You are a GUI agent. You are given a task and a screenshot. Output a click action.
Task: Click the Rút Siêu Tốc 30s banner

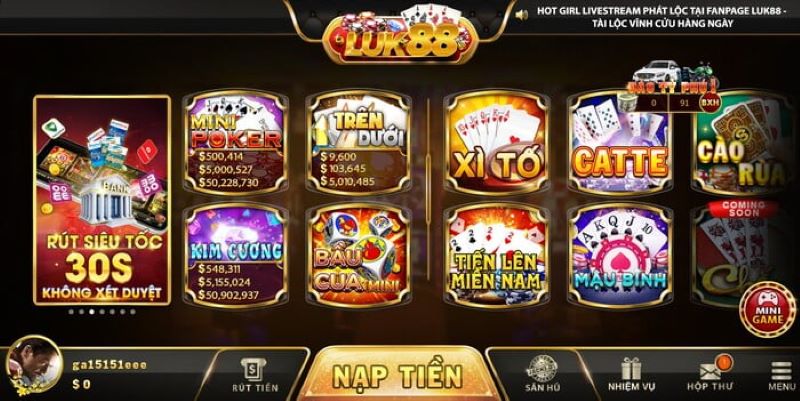101,200
